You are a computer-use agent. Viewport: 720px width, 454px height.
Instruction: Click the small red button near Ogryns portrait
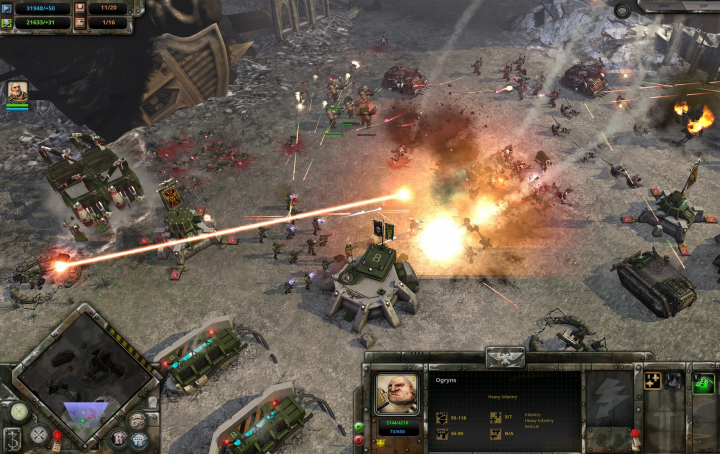(359, 440)
